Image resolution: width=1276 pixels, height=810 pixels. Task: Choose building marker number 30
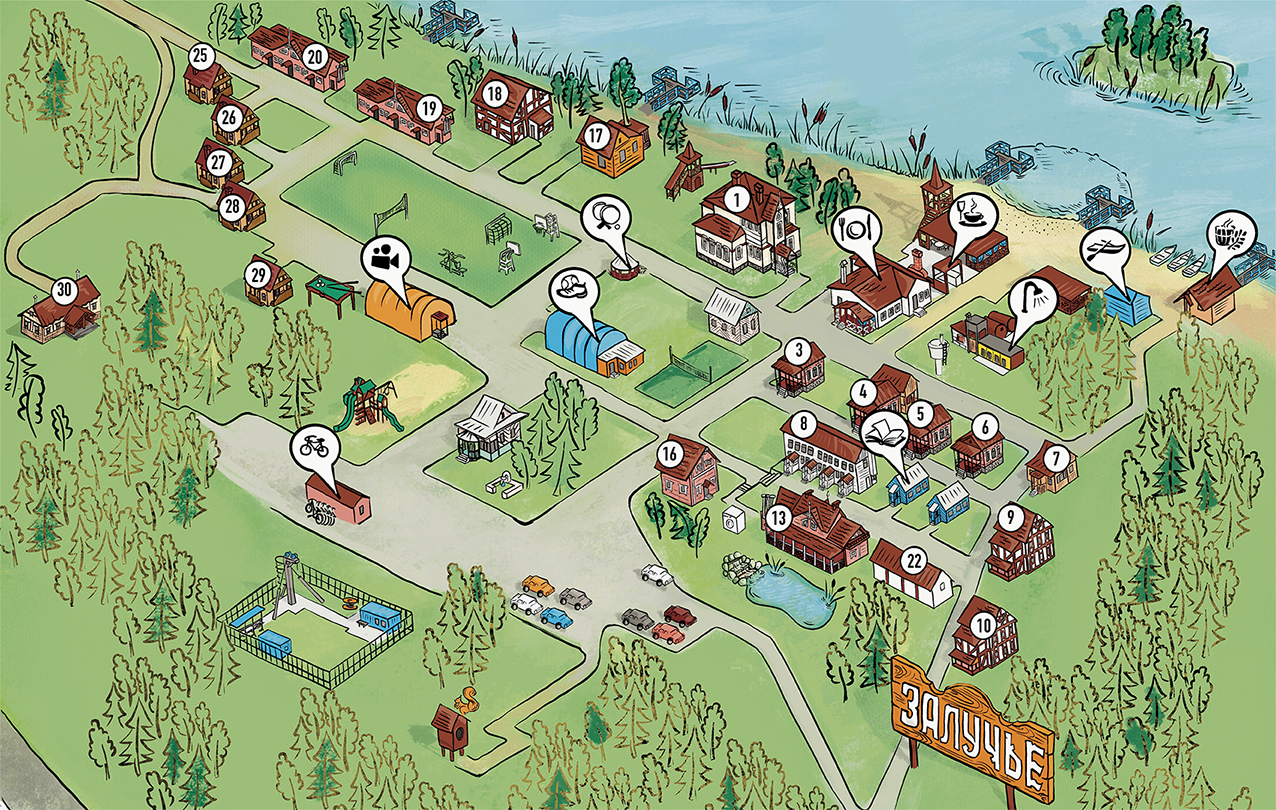(x=65, y=291)
